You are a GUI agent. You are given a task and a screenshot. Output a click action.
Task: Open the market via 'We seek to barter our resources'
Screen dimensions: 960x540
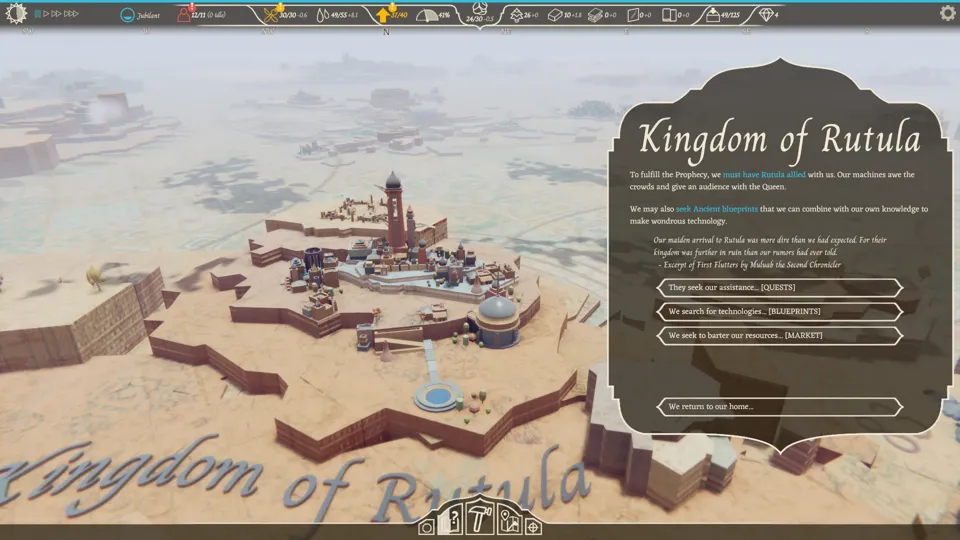tap(779, 336)
